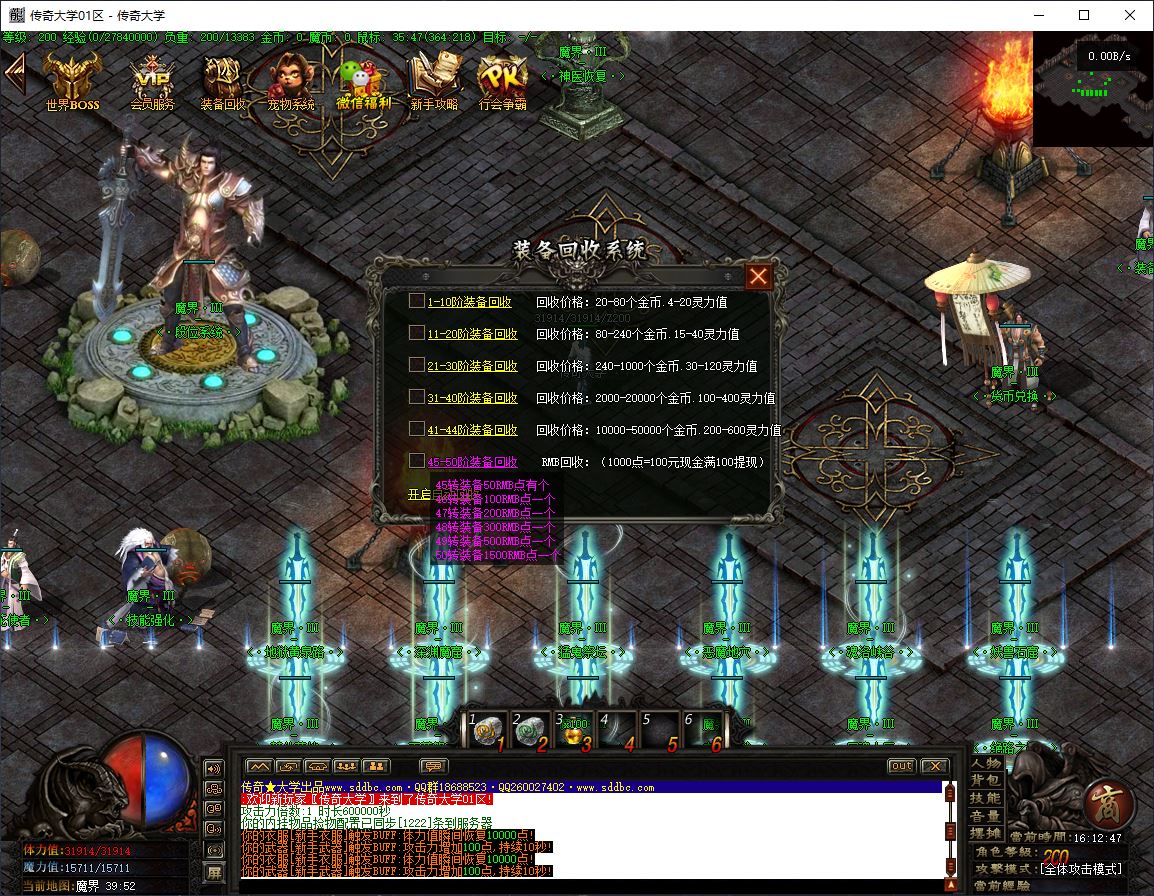Open the 微信福利 WeChat bonus icon
The height and width of the screenshot is (896, 1154).
click(363, 81)
